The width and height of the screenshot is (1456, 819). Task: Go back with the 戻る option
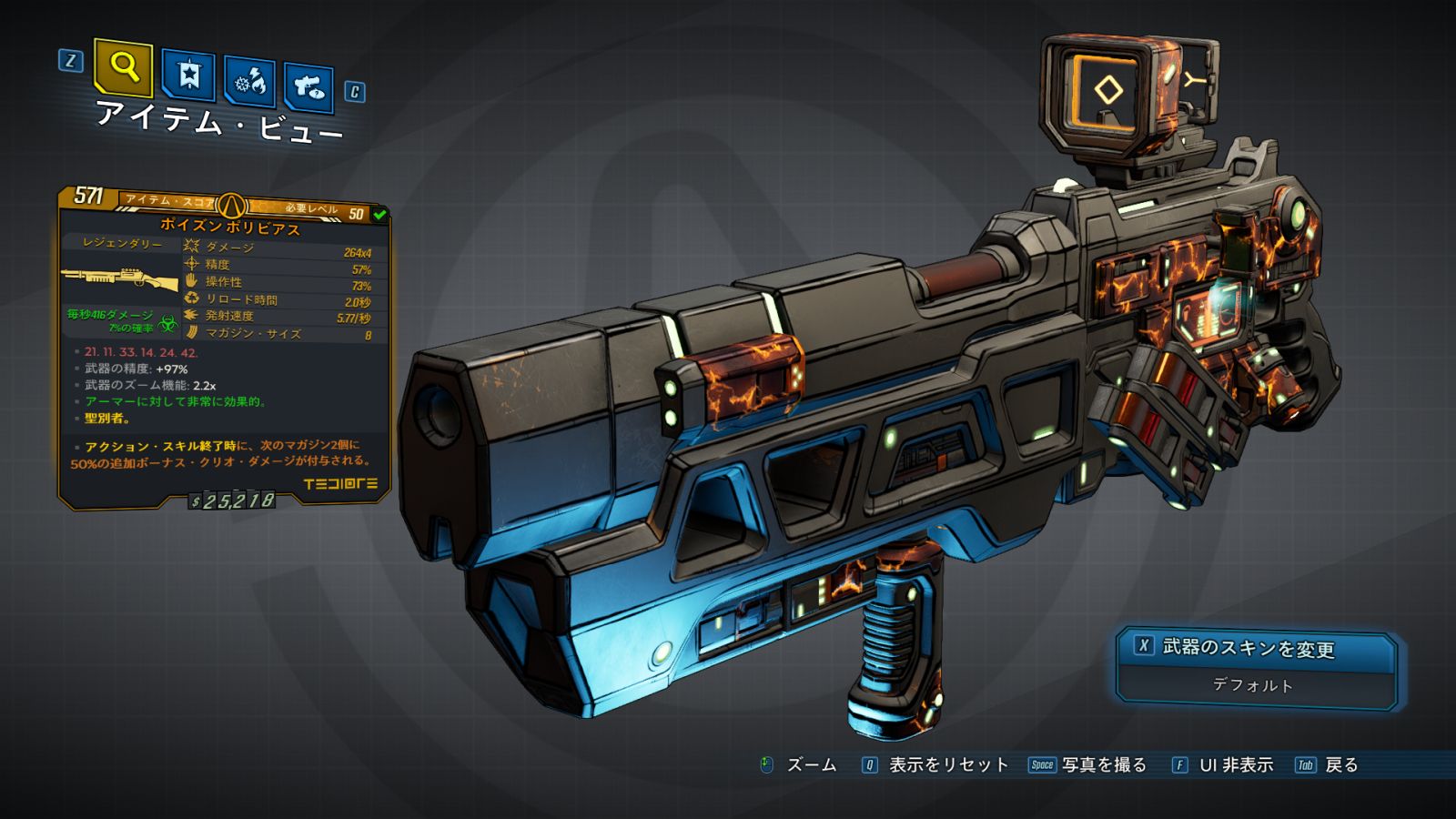[x=1340, y=765]
